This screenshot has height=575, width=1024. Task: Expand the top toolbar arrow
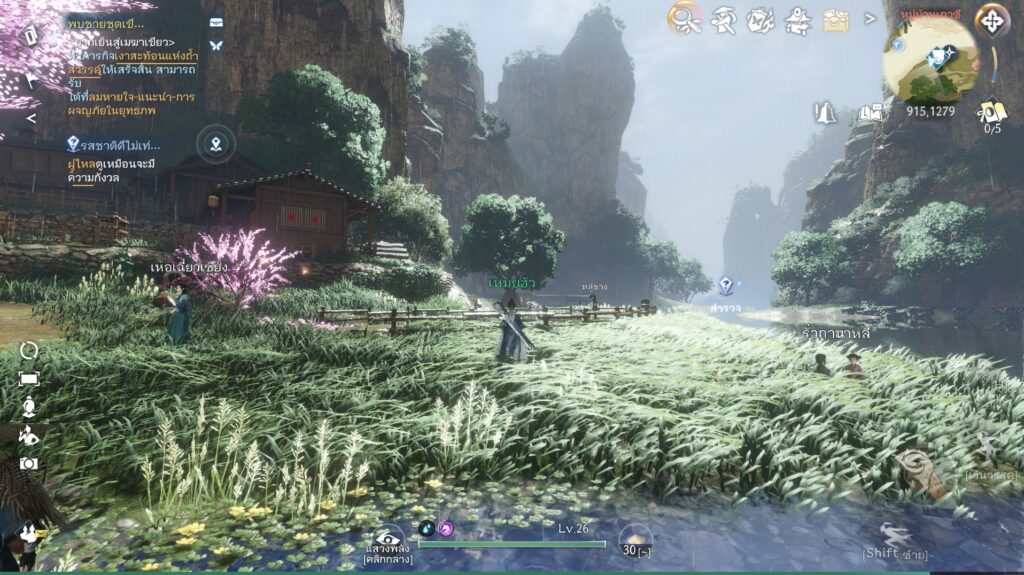(869, 18)
